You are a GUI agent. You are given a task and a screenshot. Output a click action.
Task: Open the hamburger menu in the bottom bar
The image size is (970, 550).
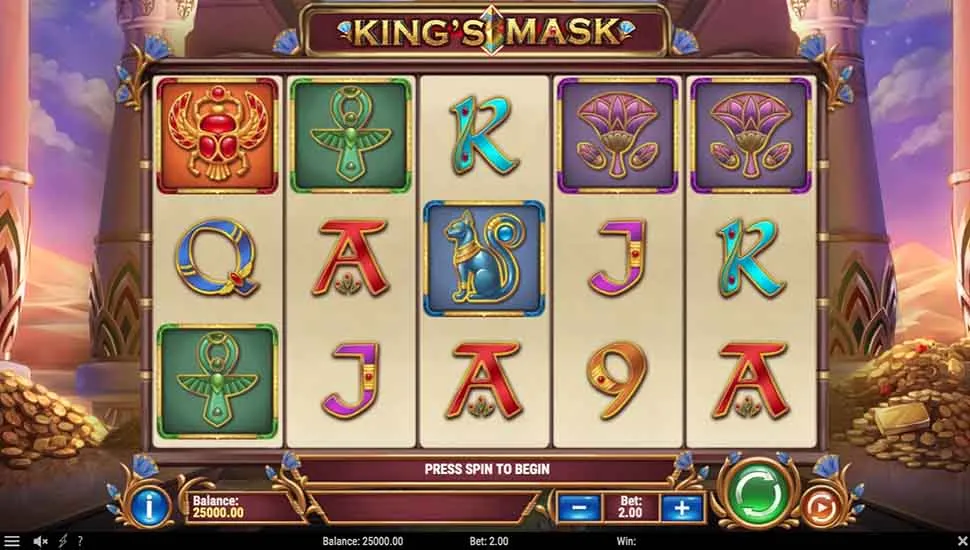[12, 541]
